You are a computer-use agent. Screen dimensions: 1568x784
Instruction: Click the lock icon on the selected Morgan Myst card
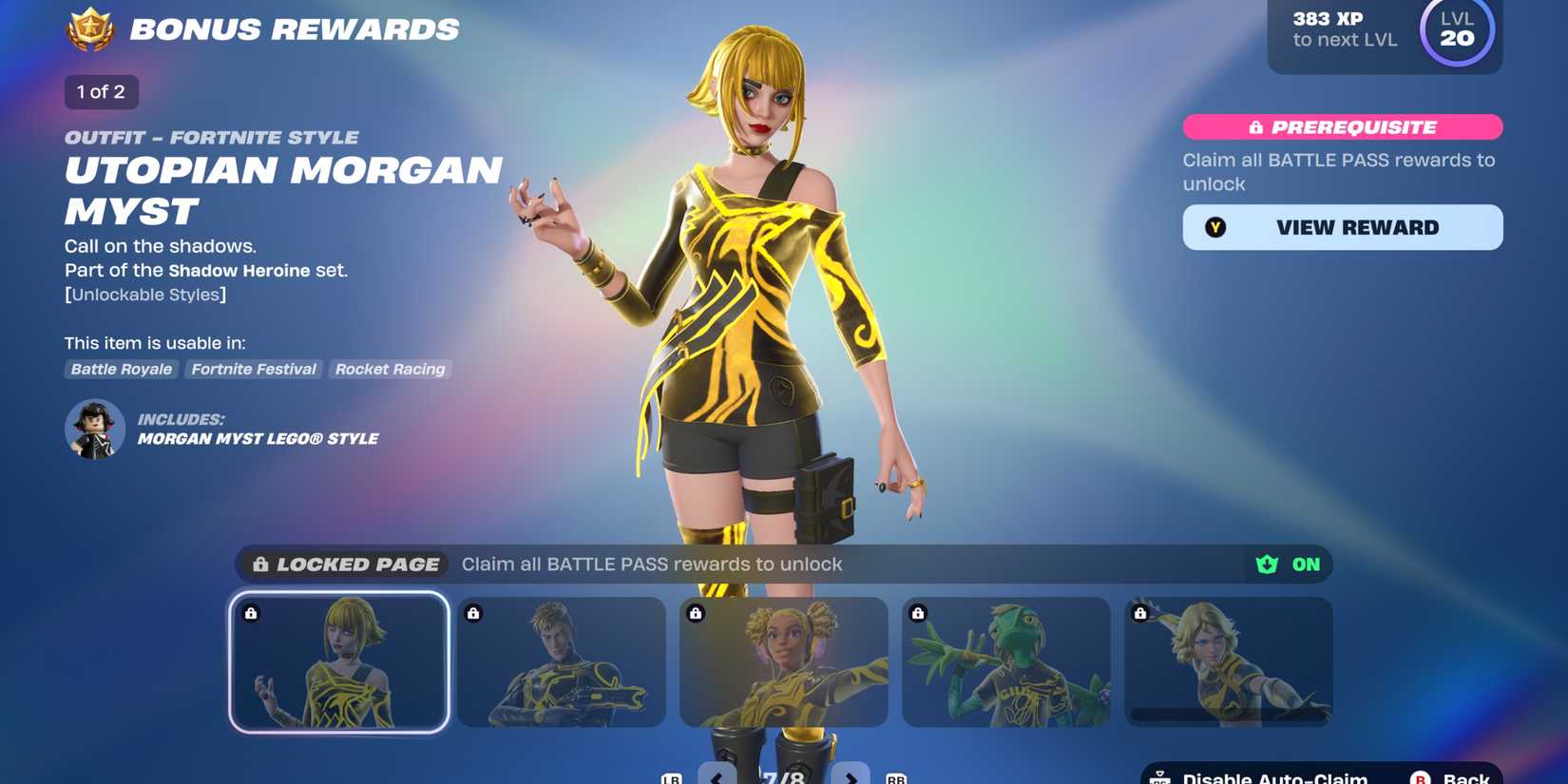pos(251,613)
